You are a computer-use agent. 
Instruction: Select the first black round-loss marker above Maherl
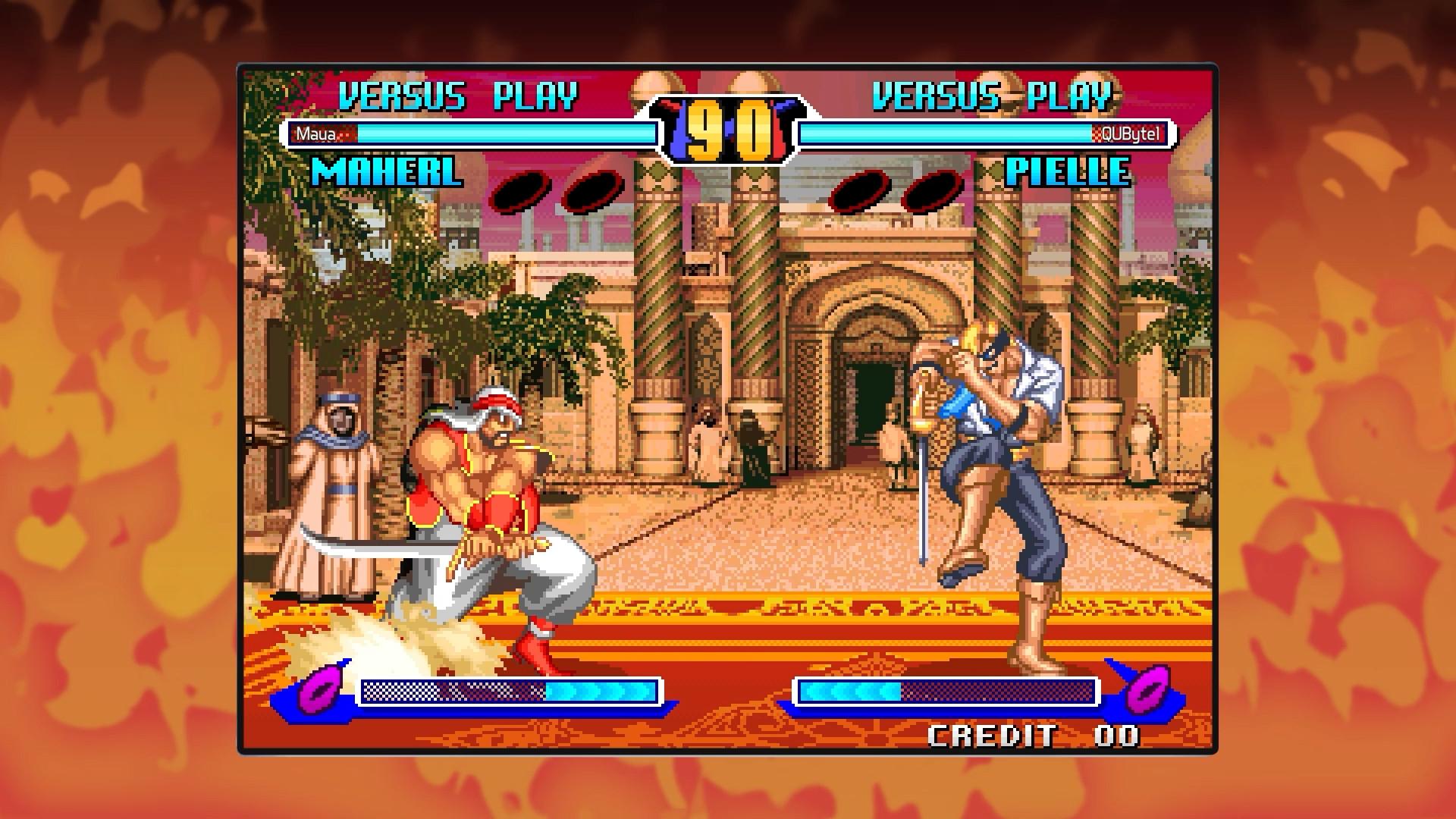pyautogui.click(x=524, y=189)
